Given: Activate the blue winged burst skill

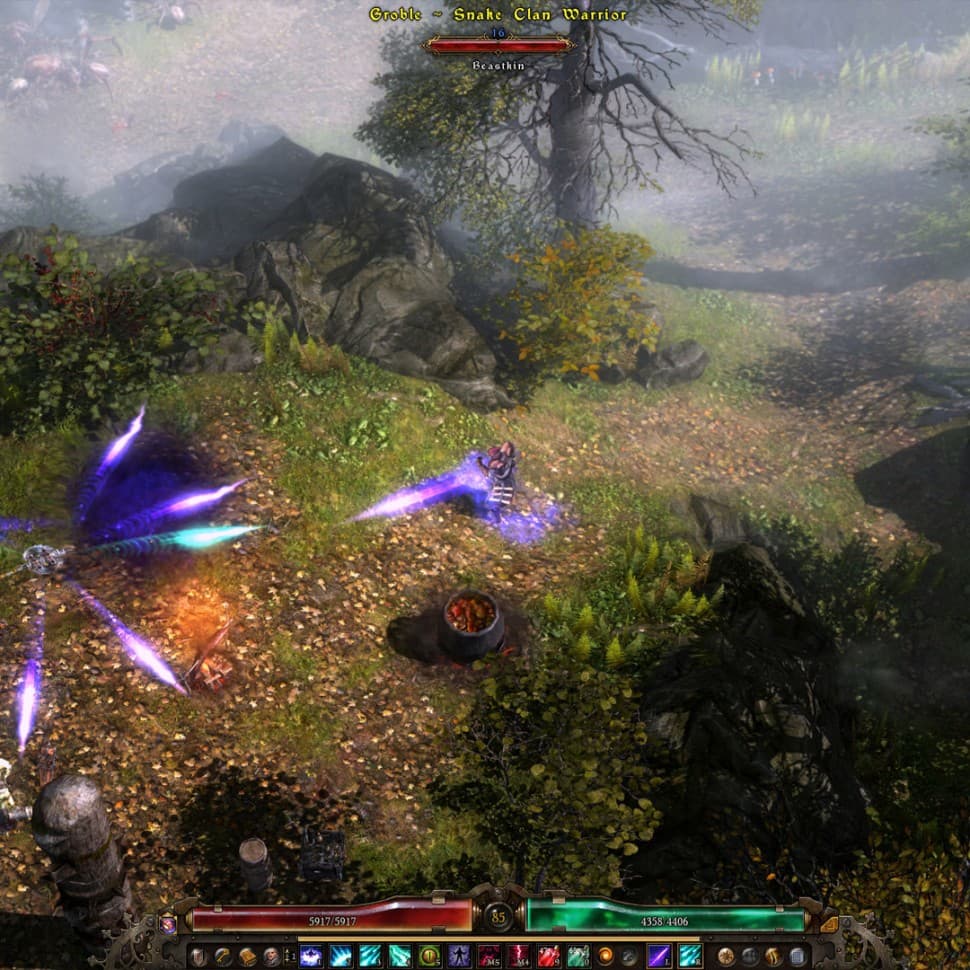Looking at the screenshot, I should [311, 957].
